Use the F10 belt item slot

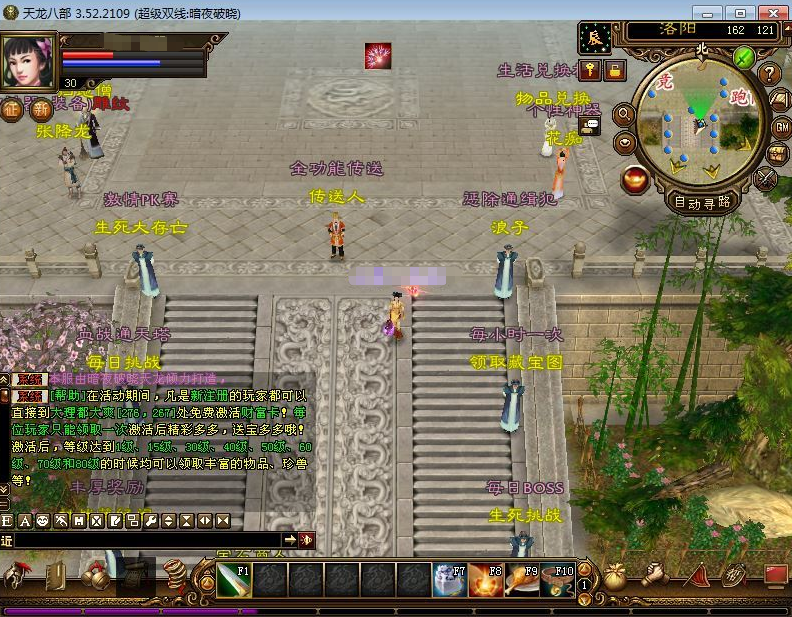tap(558, 579)
